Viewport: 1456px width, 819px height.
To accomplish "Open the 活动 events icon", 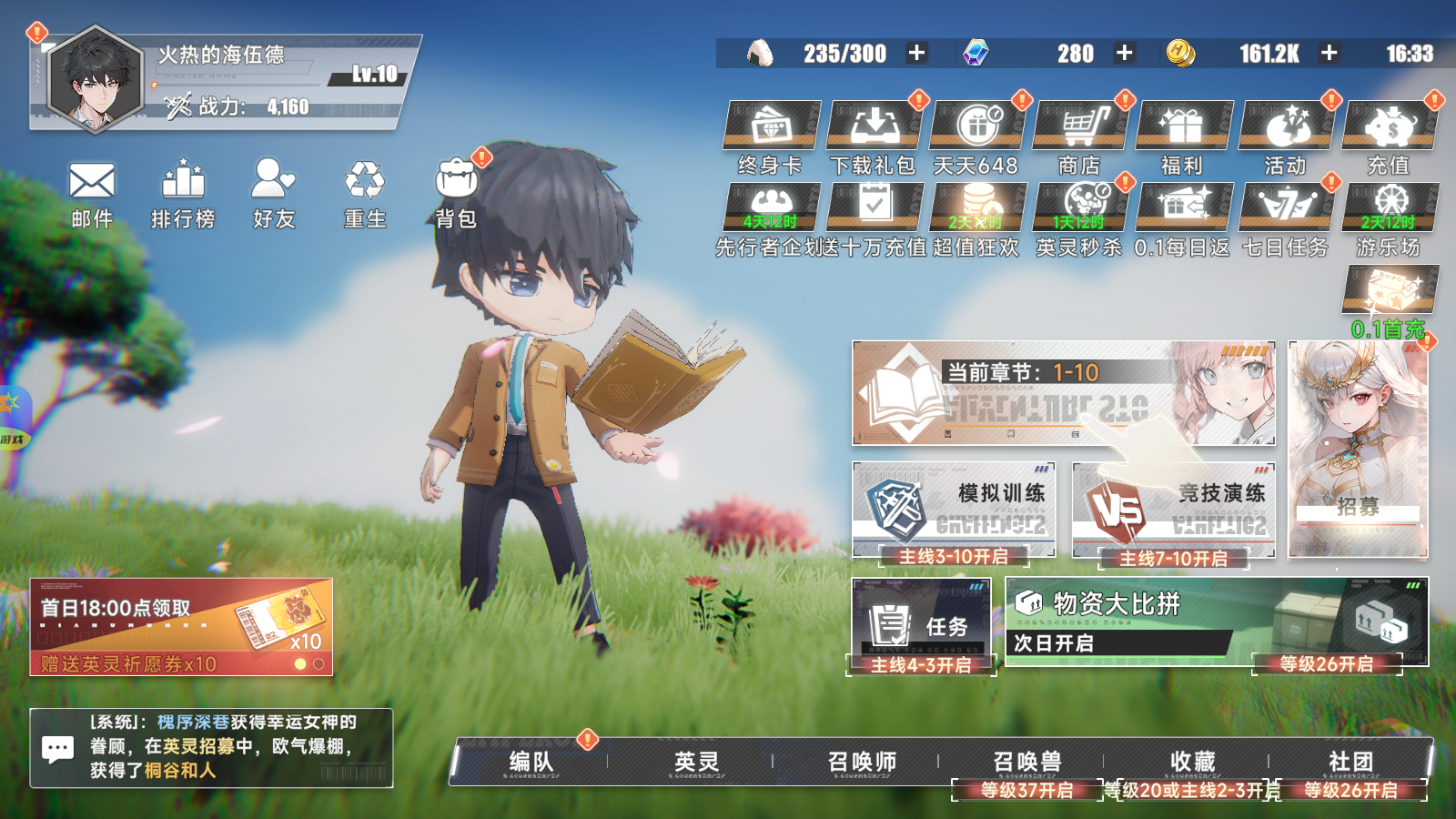I will coord(1286,126).
